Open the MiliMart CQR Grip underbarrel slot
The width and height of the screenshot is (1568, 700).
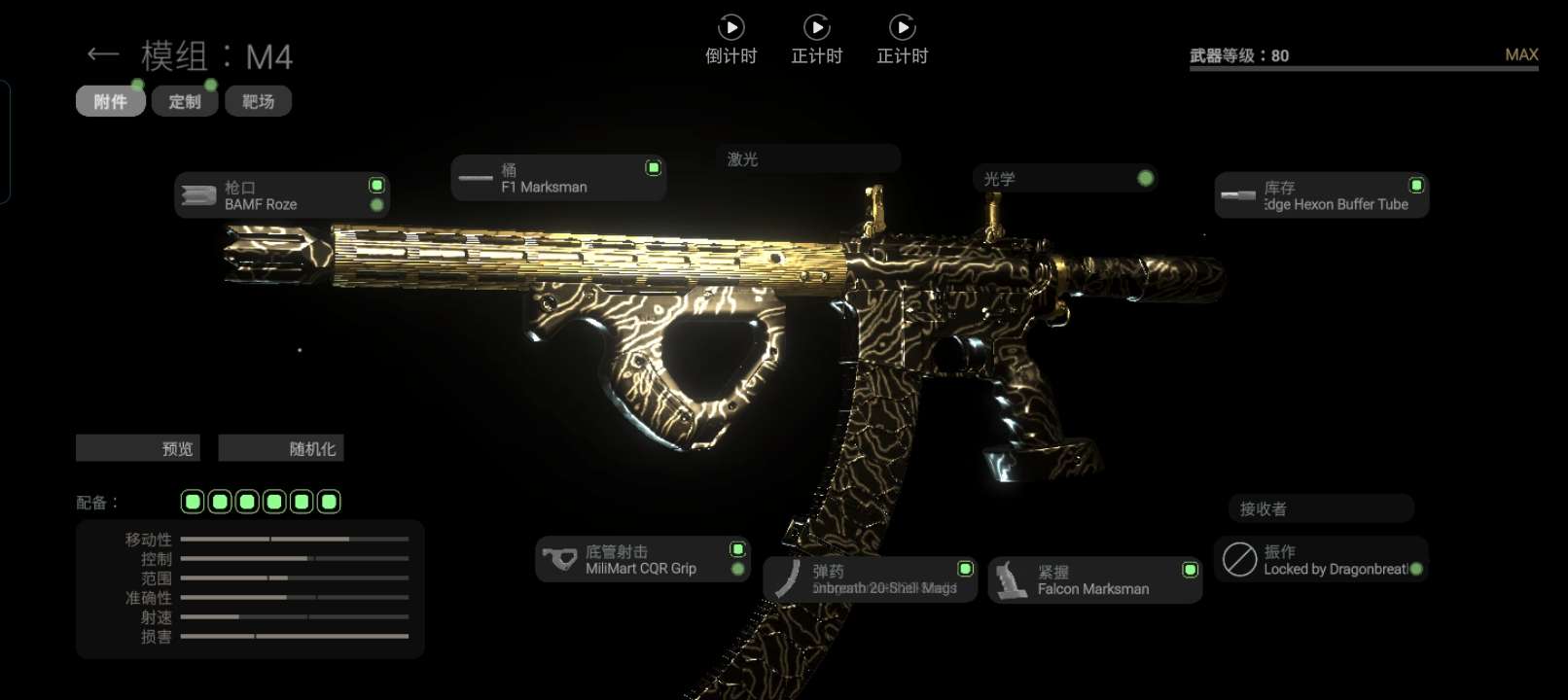(642, 560)
